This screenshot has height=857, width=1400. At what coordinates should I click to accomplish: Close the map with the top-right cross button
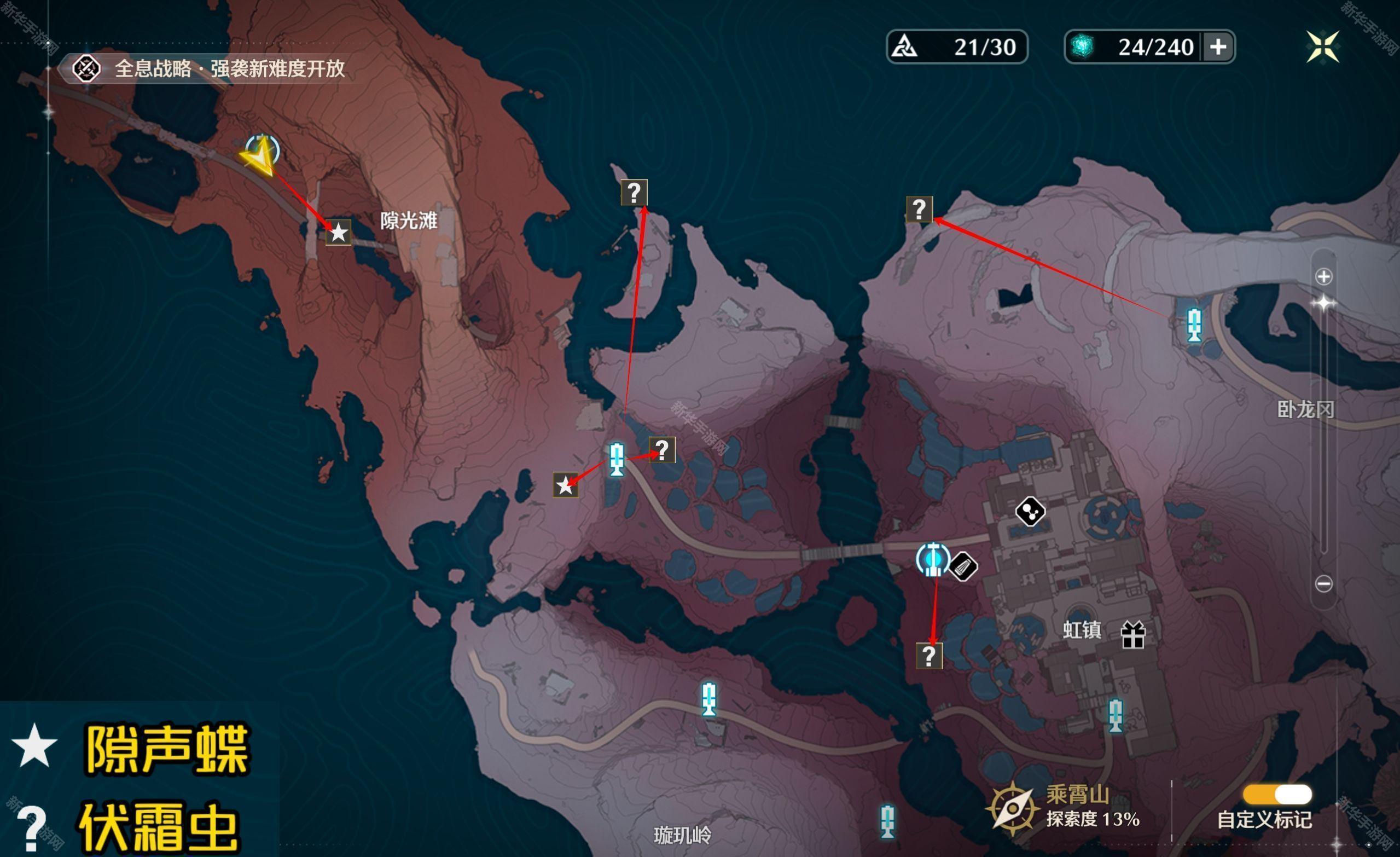coord(1323,47)
